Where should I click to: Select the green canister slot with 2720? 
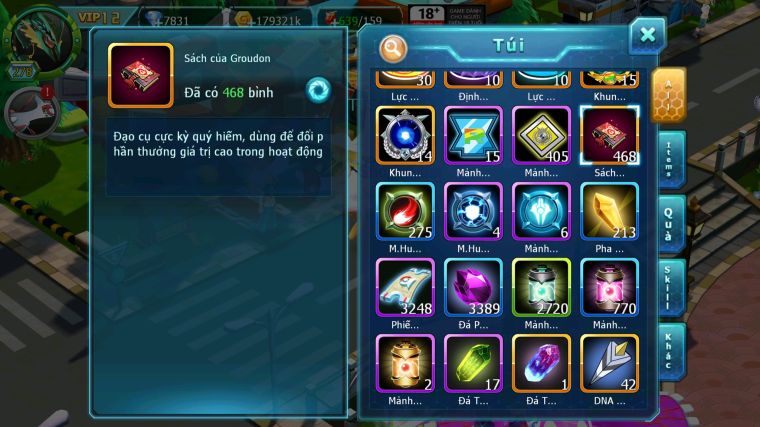(x=541, y=286)
